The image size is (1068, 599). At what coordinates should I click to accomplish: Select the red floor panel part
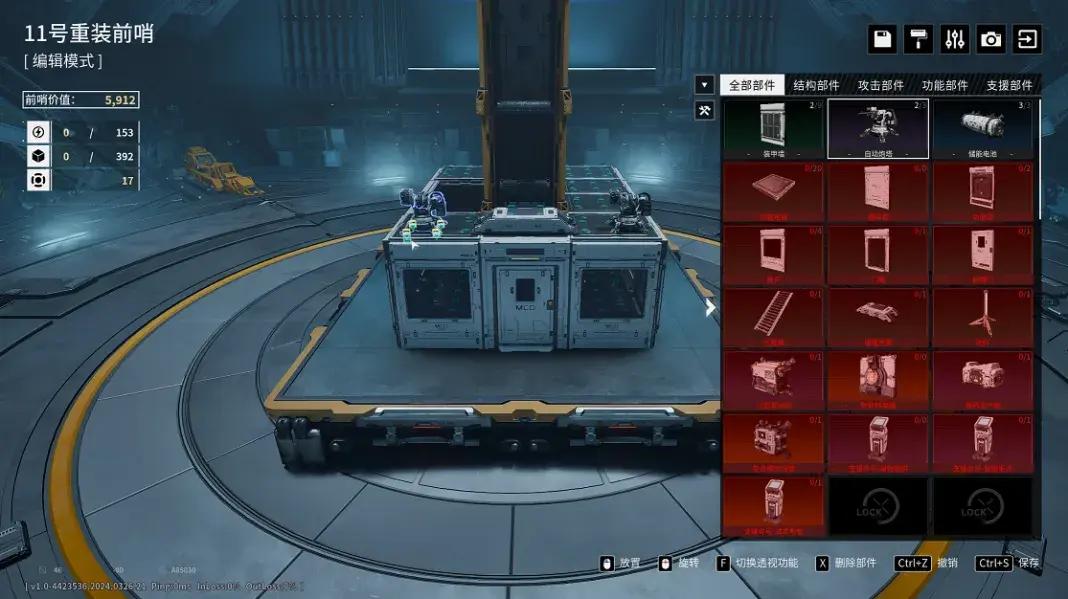click(x=773, y=192)
